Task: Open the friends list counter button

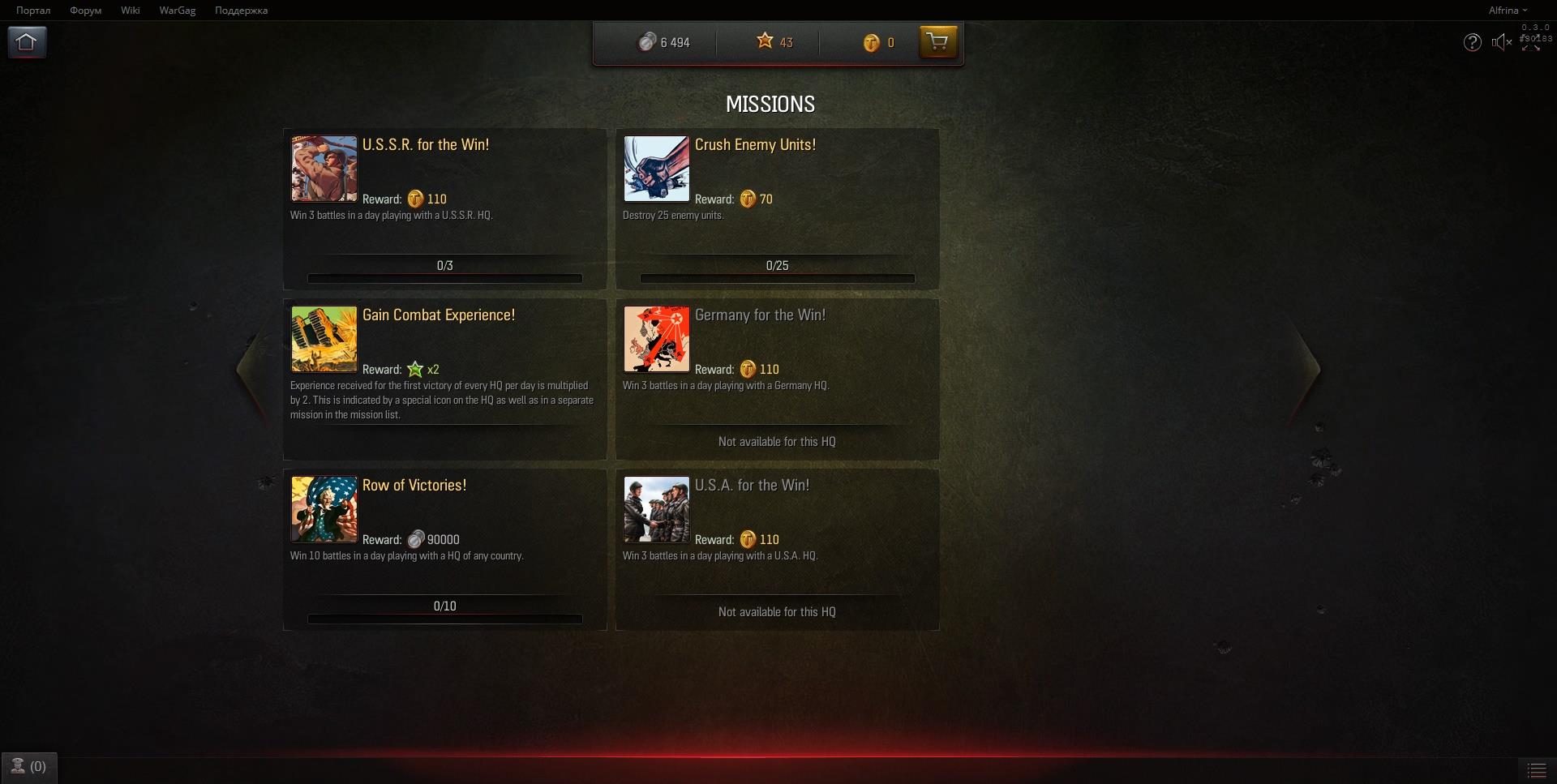Action: (x=28, y=767)
